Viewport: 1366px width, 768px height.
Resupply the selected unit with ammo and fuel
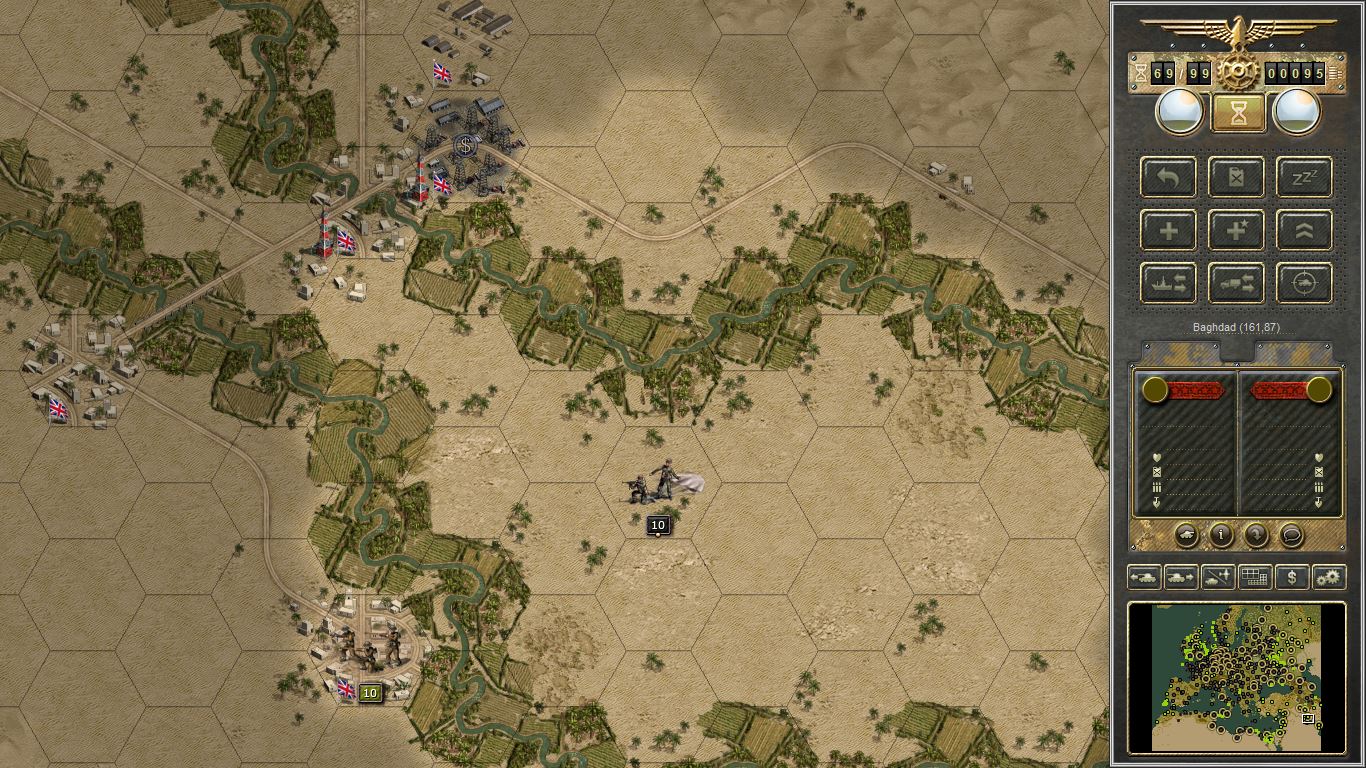pyautogui.click(x=1236, y=177)
